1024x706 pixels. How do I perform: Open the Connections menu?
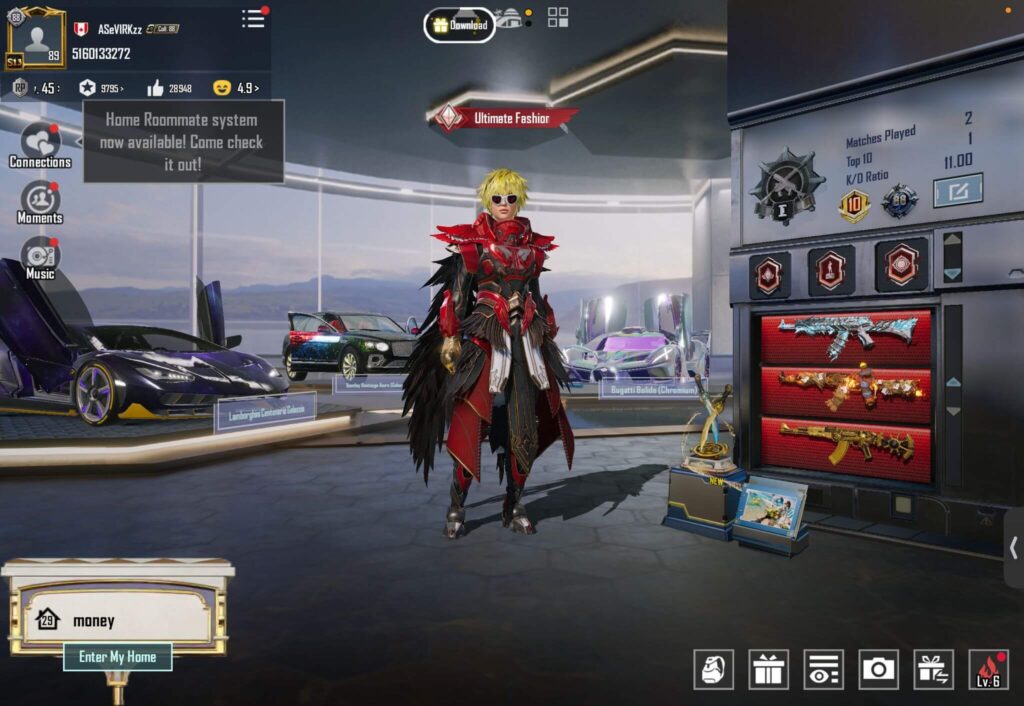click(40, 145)
